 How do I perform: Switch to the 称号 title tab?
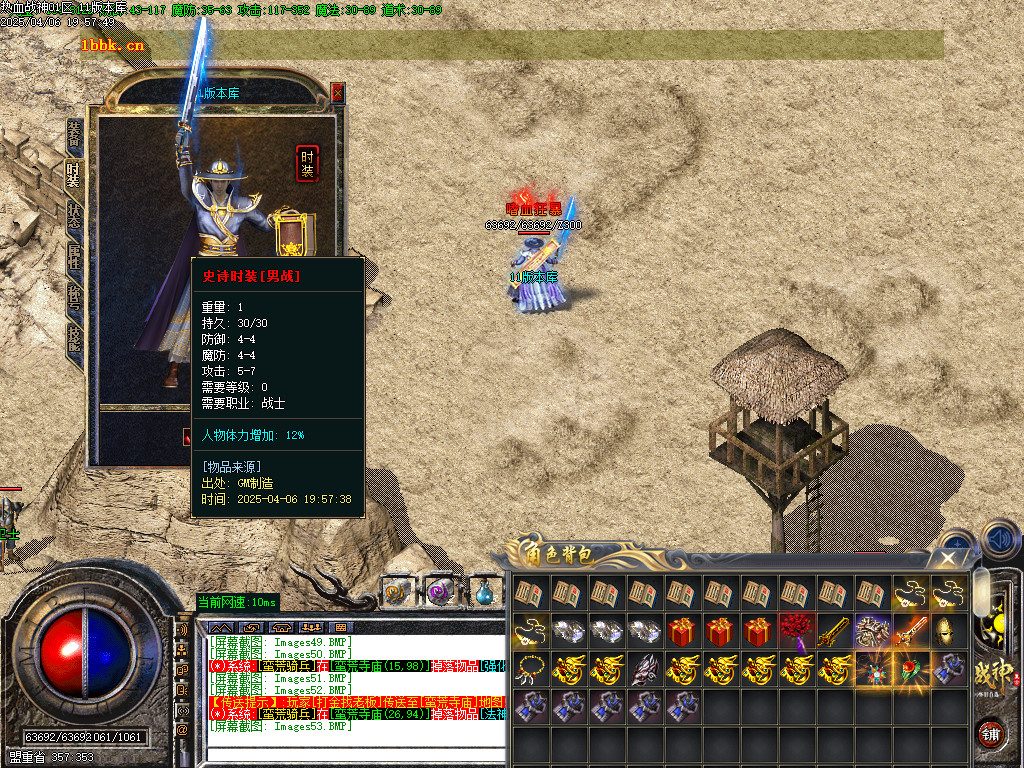74,299
